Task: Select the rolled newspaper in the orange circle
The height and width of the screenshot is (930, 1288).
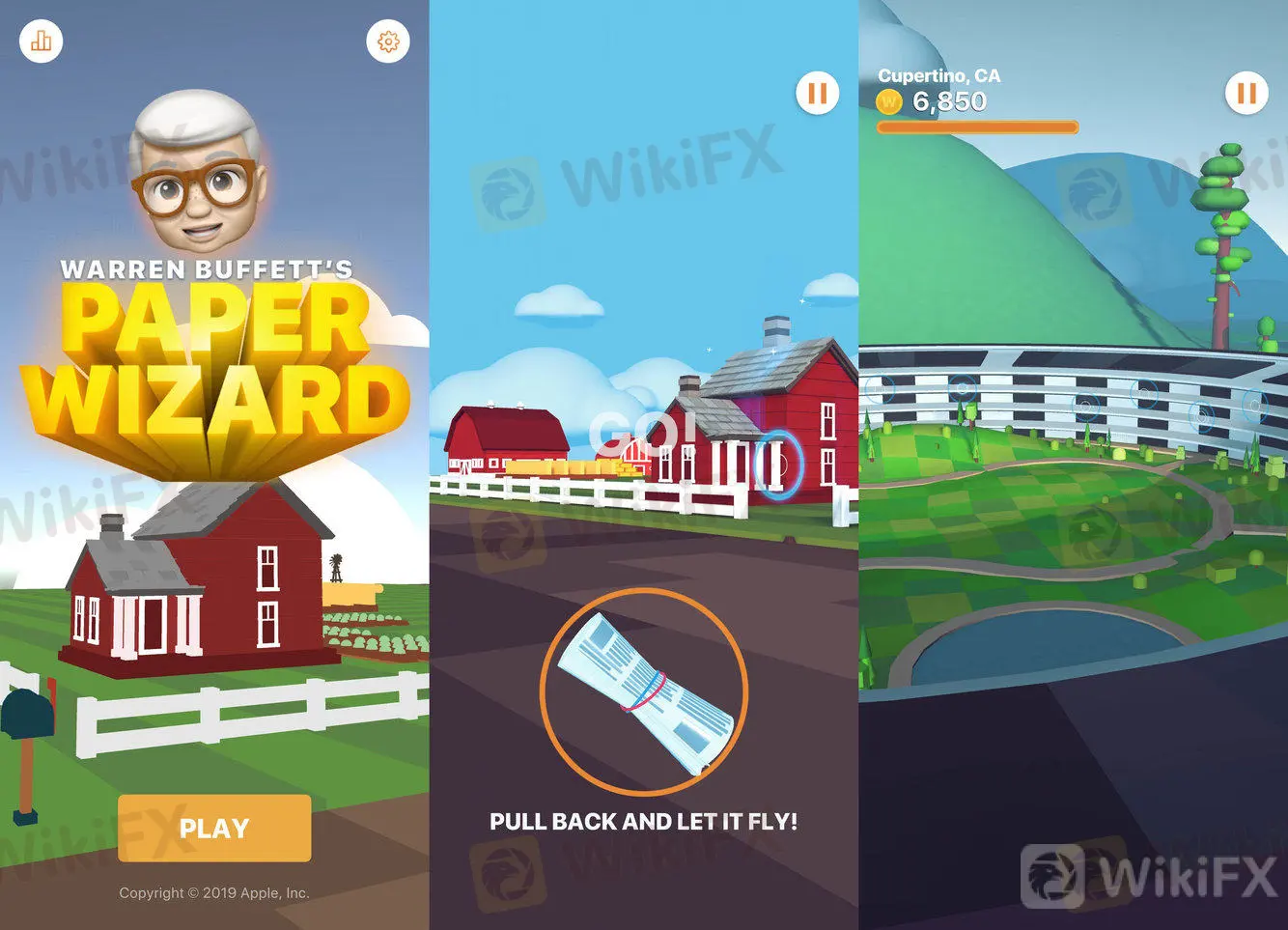Action: pos(644,691)
